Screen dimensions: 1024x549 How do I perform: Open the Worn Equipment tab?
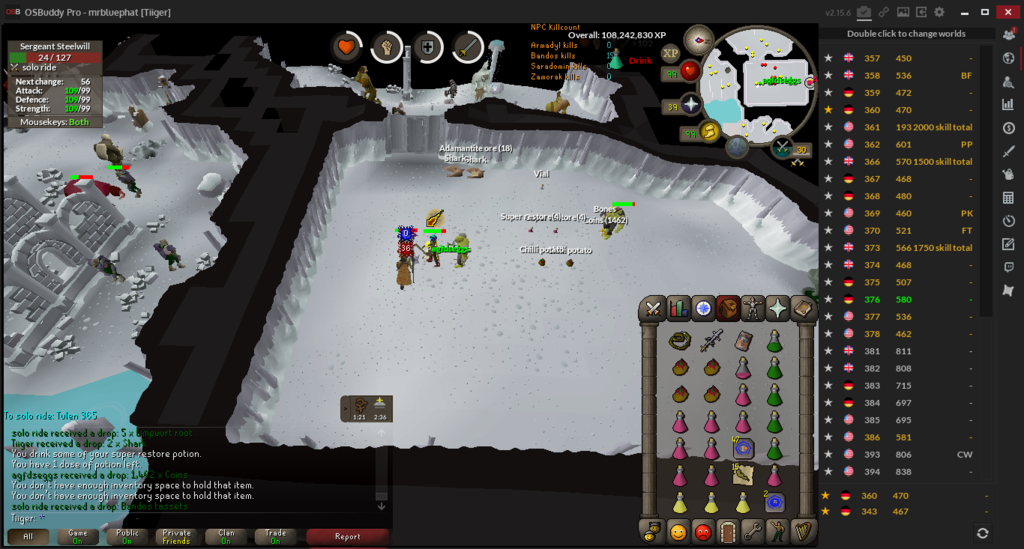pos(753,308)
